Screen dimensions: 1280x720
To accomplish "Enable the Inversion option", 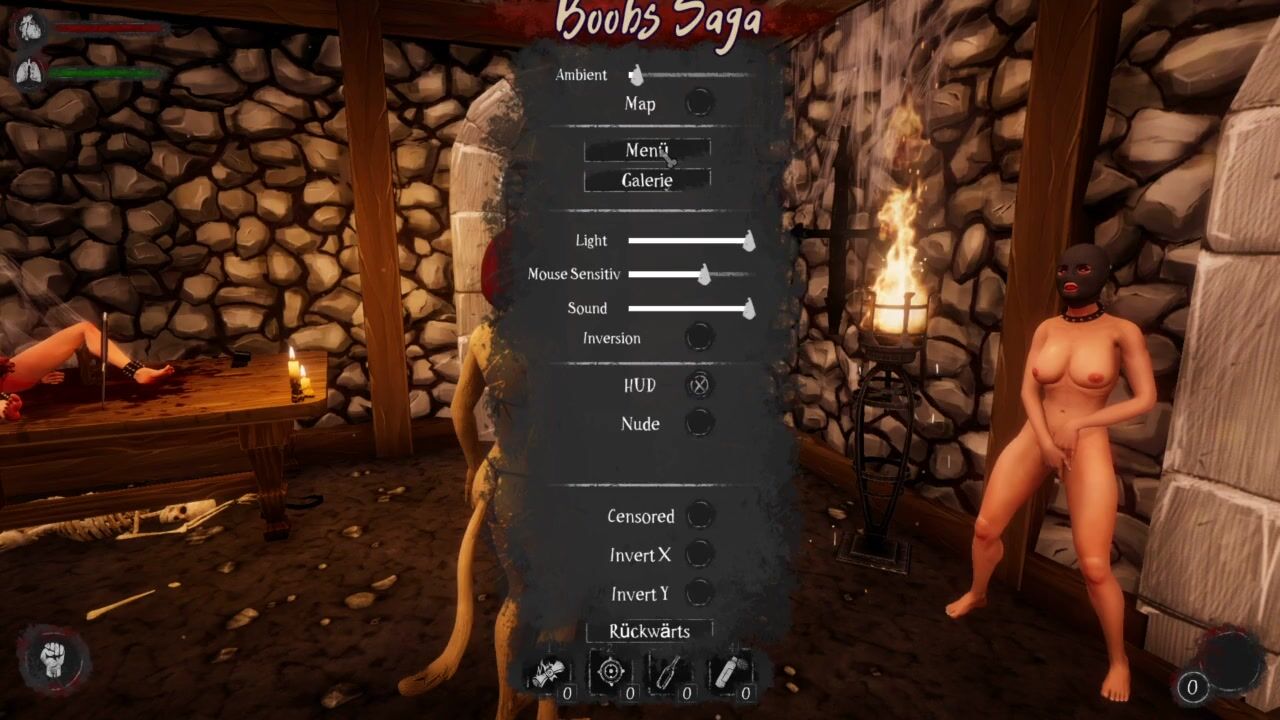I will click(699, 338).
